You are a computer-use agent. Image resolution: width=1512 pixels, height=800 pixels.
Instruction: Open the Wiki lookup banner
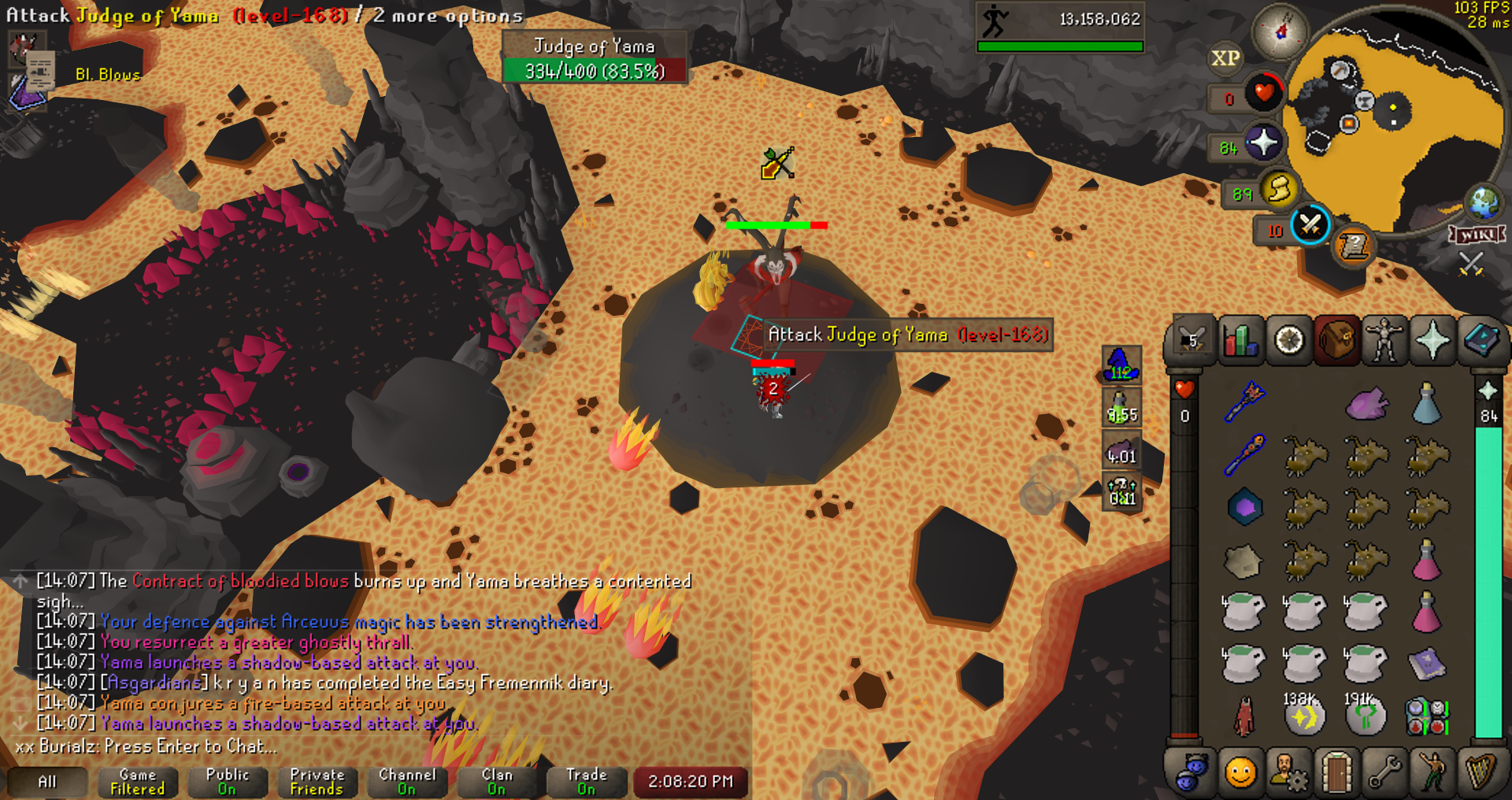[1477, 235]
